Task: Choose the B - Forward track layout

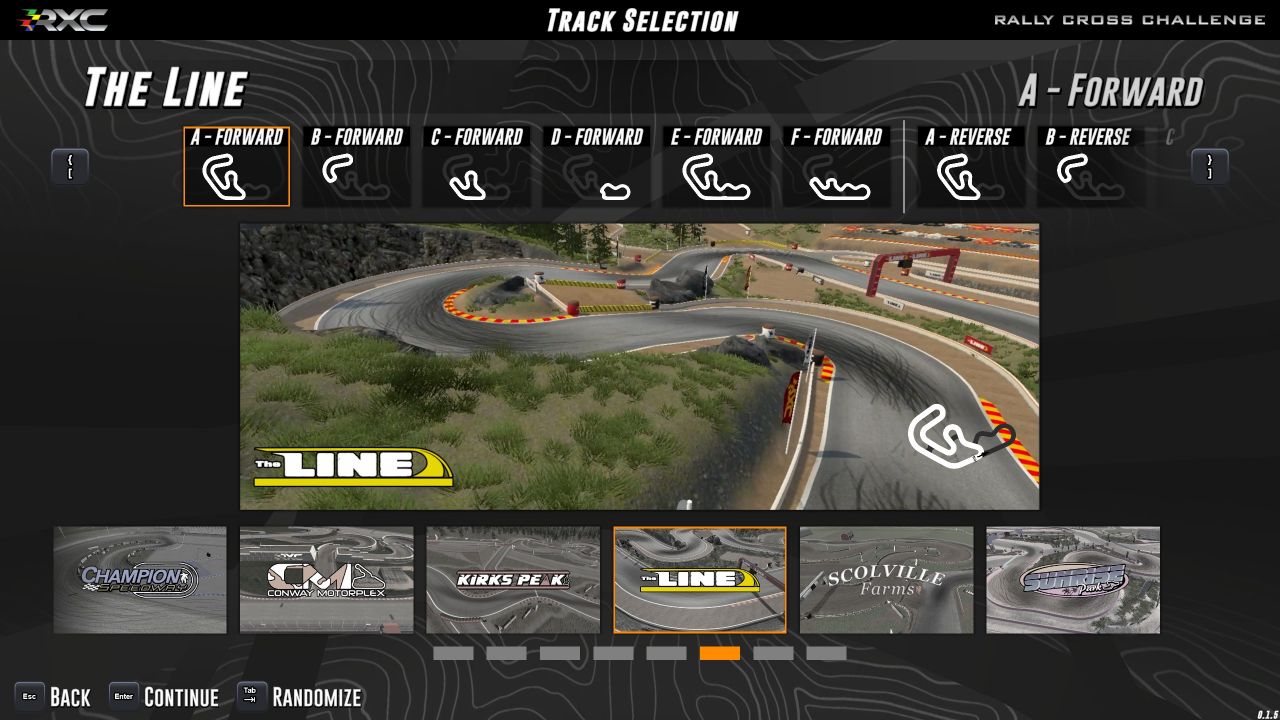Action: [x=356, y=167]
